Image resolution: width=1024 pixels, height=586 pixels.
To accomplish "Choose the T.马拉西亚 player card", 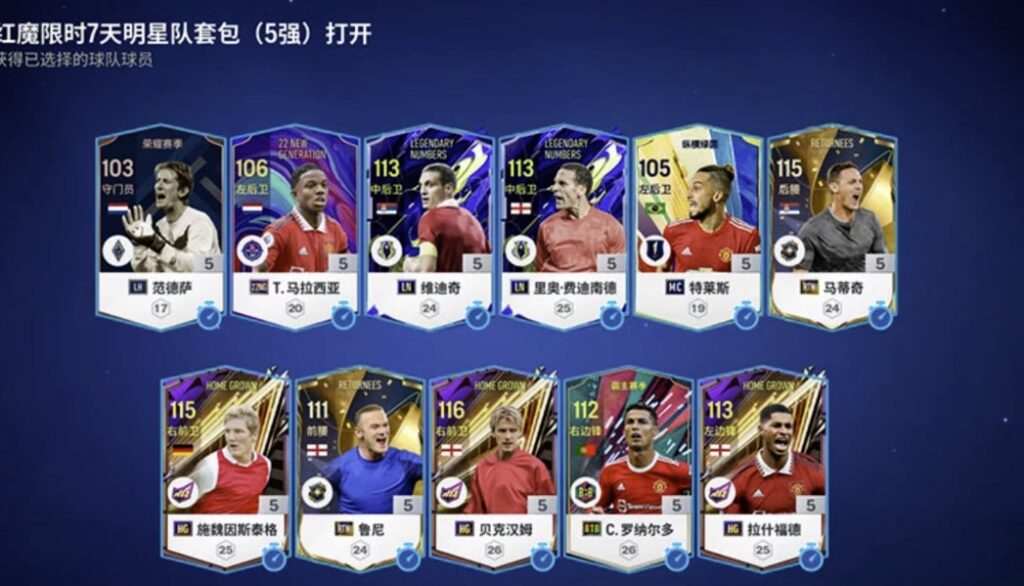I will pos(294,225).
